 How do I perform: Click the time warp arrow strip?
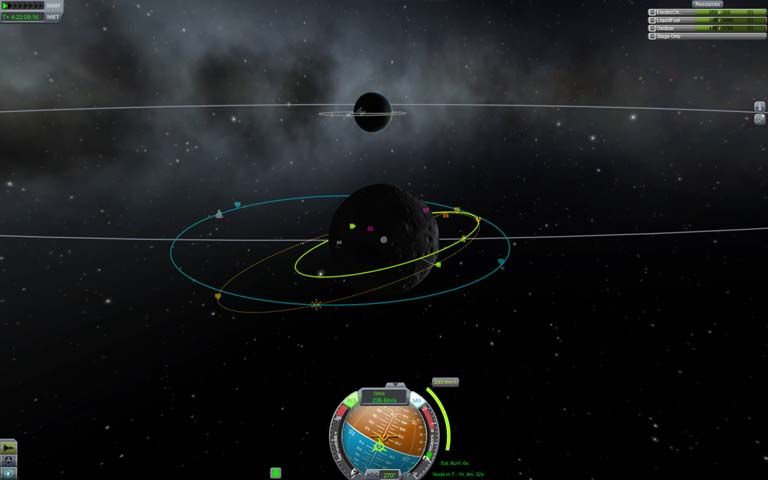coord(22,6)
